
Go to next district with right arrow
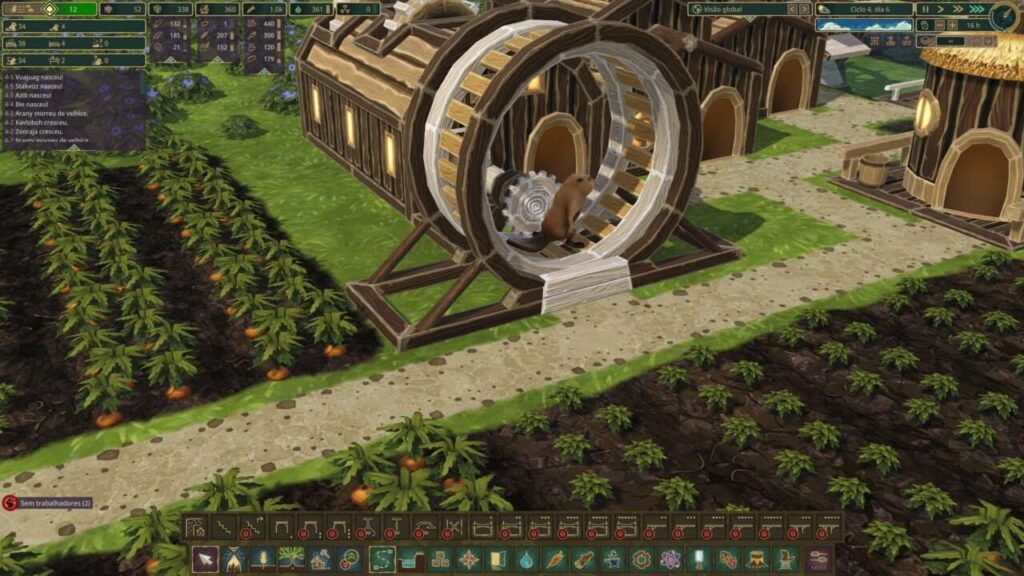[x=802, y=8]
